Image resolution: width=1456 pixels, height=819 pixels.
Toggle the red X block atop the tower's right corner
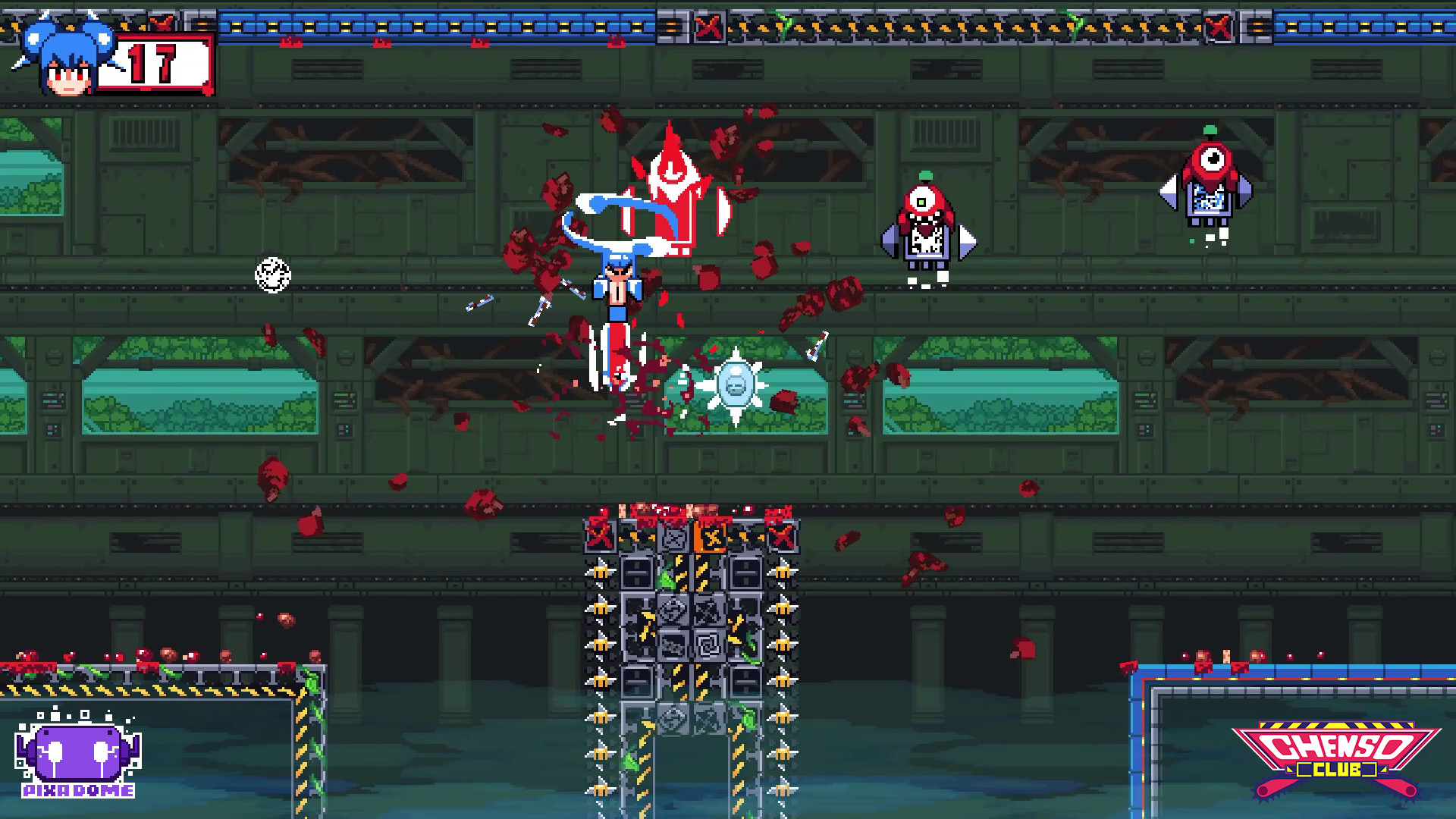[781, 536]
